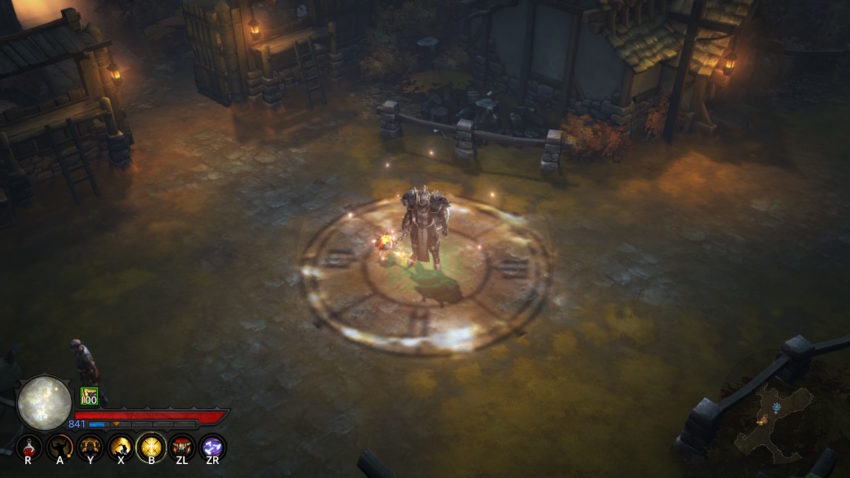Viewport: 850px width, 478px height.
Task: Cast the purple lightning skill labeled ZR
Action: (x=212, y=445)
